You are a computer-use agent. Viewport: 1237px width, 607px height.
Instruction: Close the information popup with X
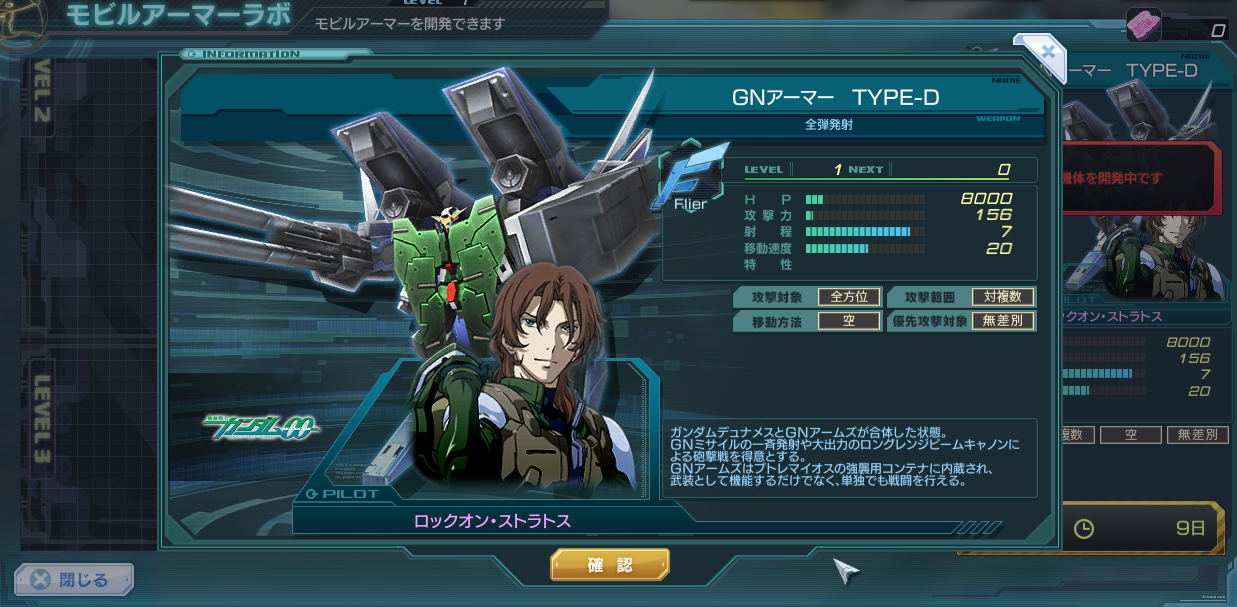coord(1047,51)
